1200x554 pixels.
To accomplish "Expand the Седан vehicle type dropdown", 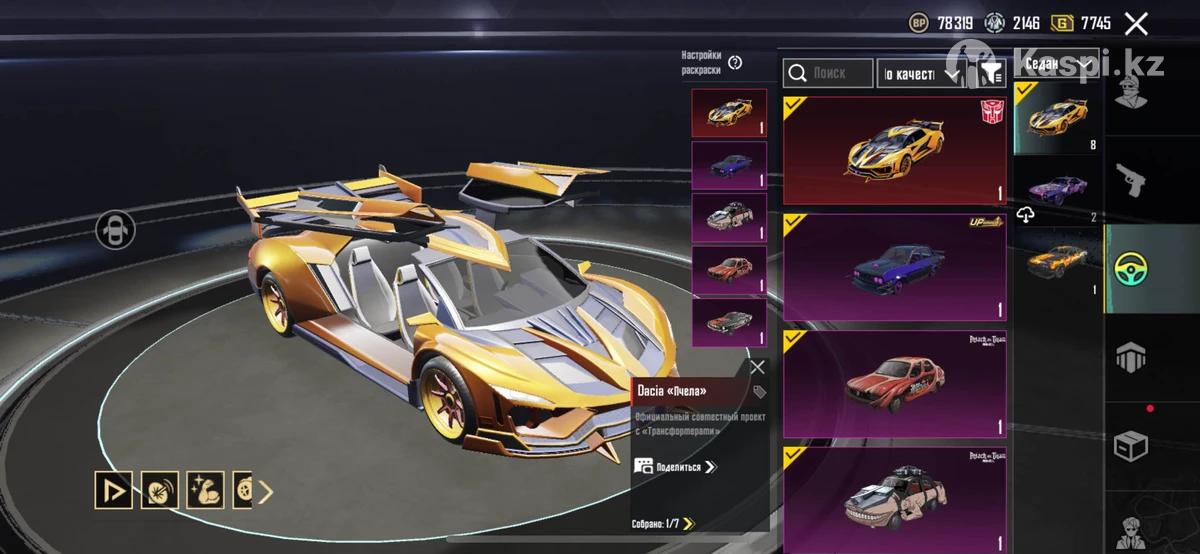I will (1057, 65).
